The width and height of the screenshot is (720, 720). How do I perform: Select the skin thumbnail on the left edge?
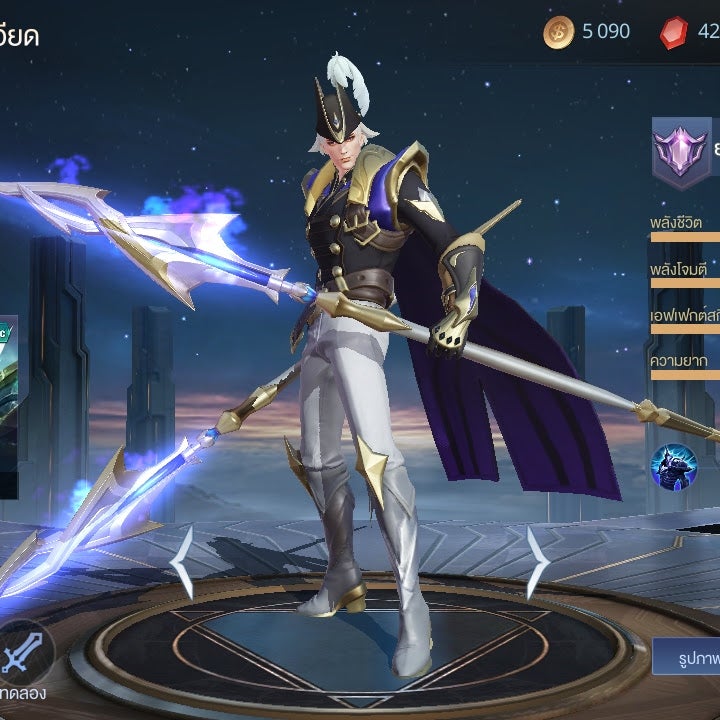click(x=8, y=405)
